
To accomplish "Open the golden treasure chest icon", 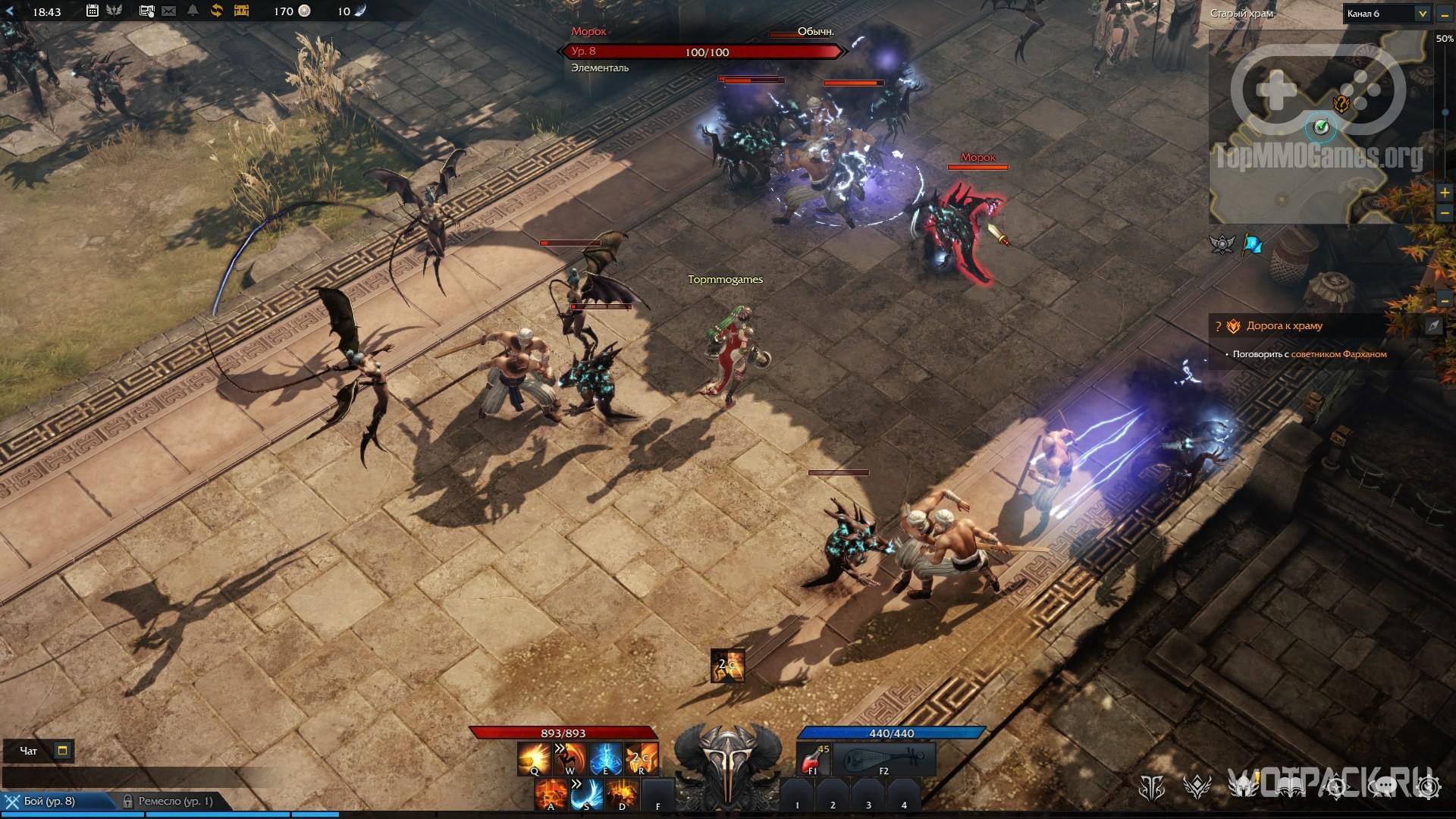I will pyautogui.click(x=241, y=11).
